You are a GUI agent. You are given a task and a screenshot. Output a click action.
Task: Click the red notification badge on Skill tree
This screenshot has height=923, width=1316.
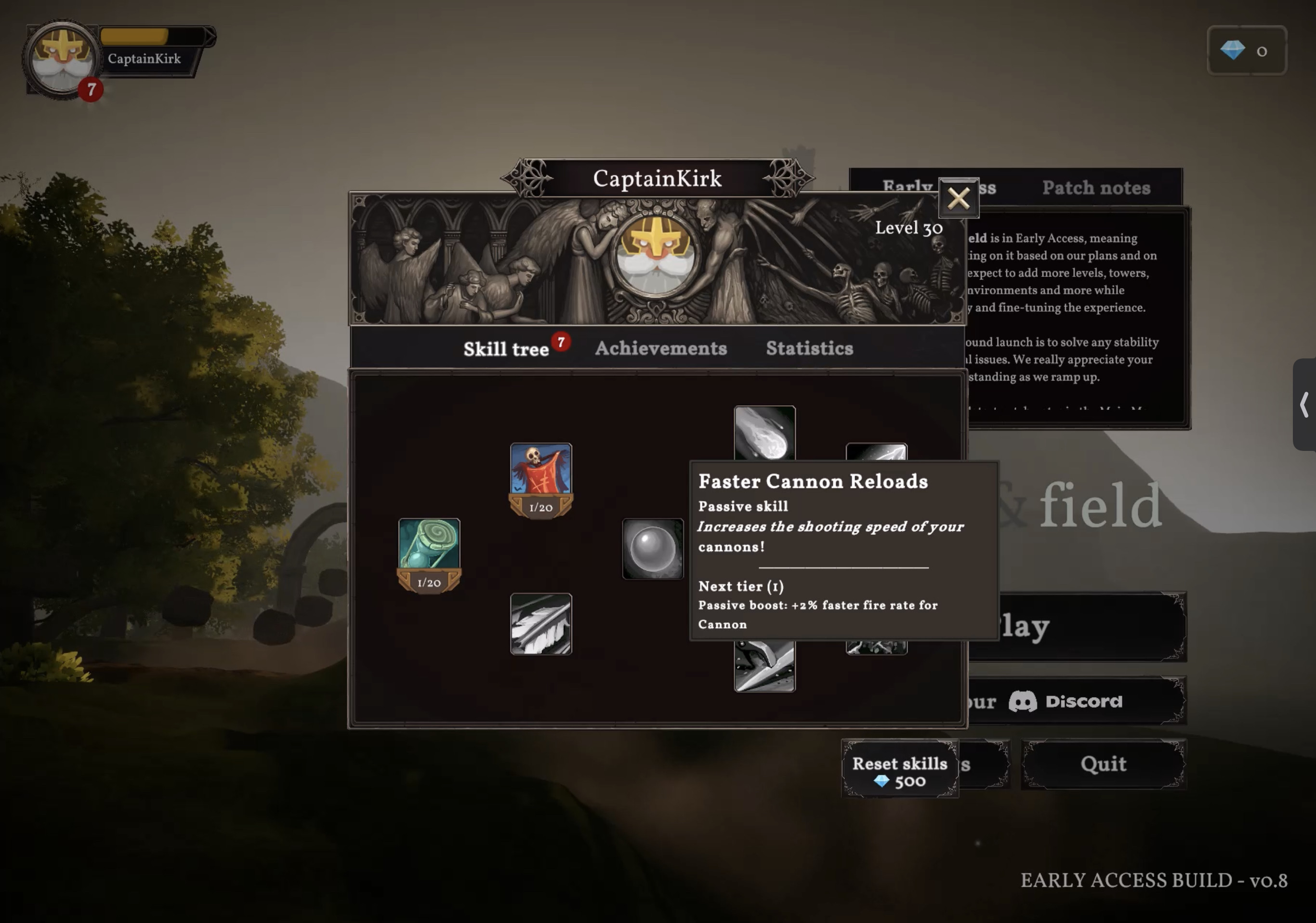[560, 342]
